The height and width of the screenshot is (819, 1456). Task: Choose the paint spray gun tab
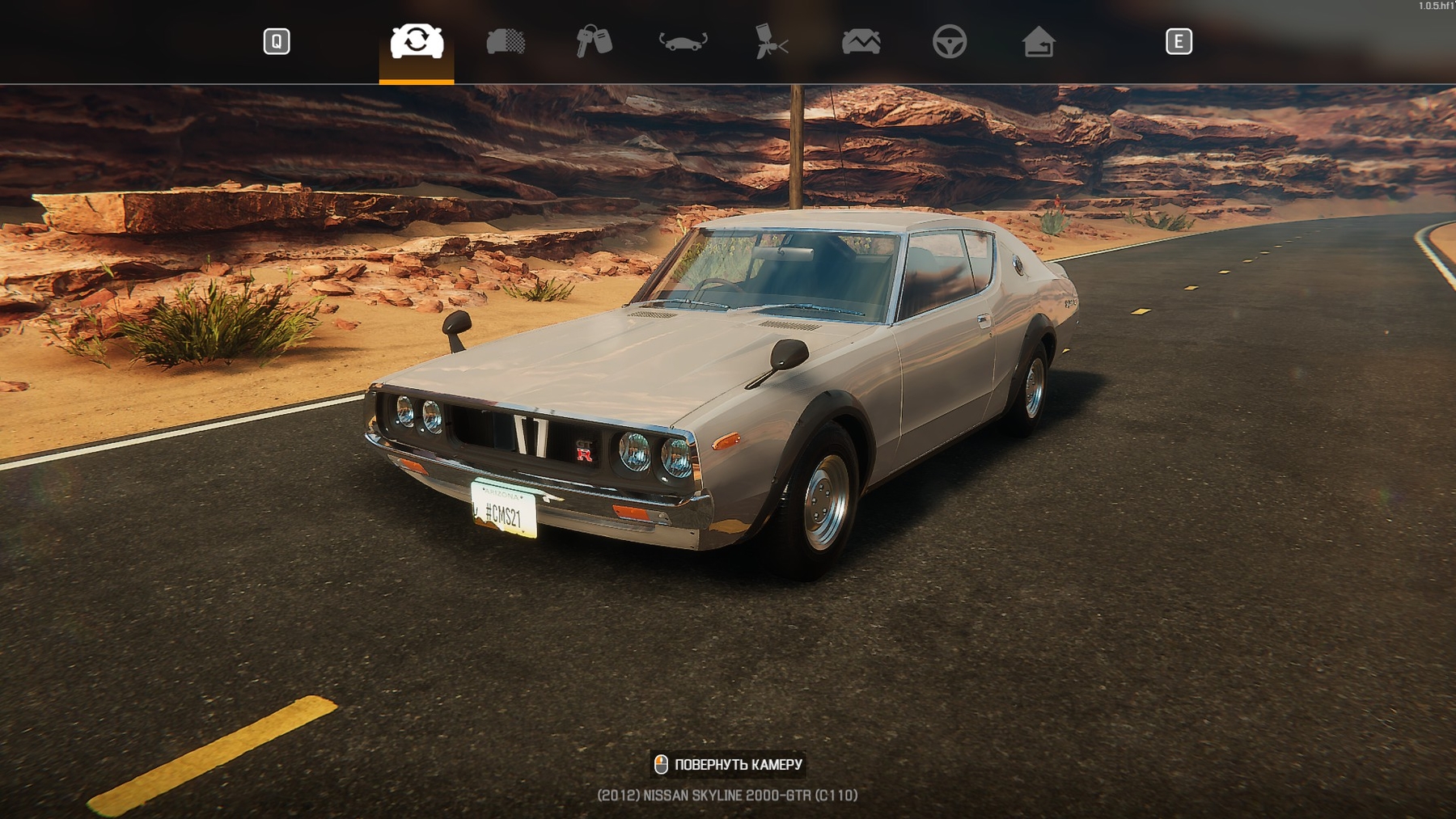click(x=772, y=41)
